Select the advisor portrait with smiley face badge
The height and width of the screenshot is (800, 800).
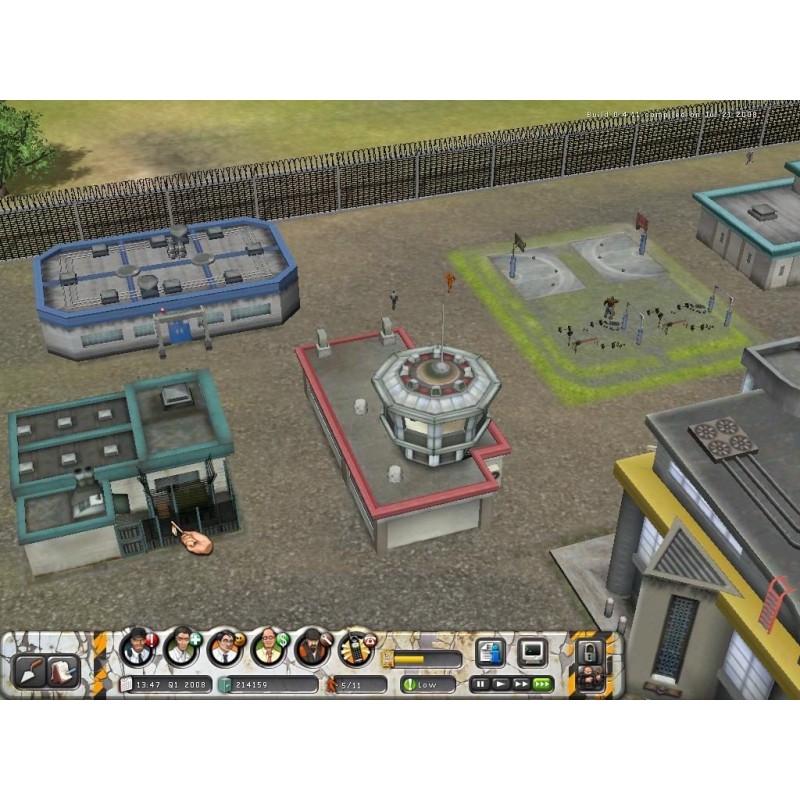click(x=222, y=647)
